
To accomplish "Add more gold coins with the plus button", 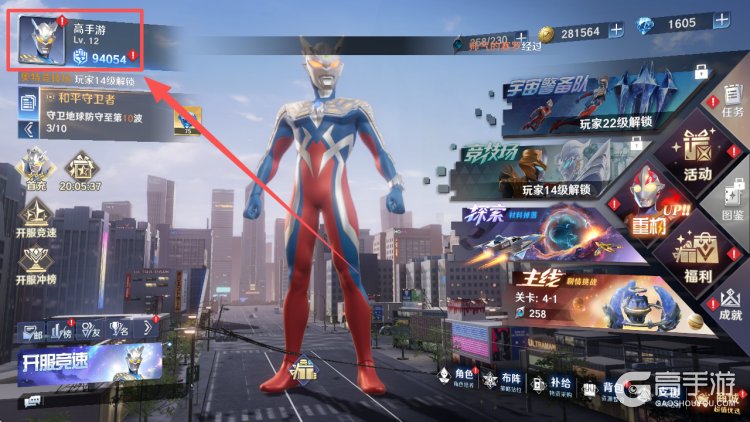I will (615, 32).
